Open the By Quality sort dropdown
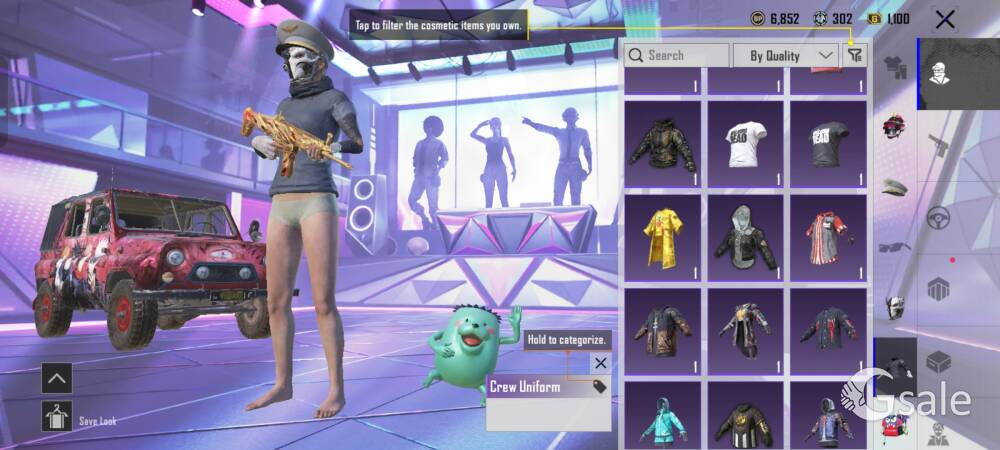 (786, 55)
